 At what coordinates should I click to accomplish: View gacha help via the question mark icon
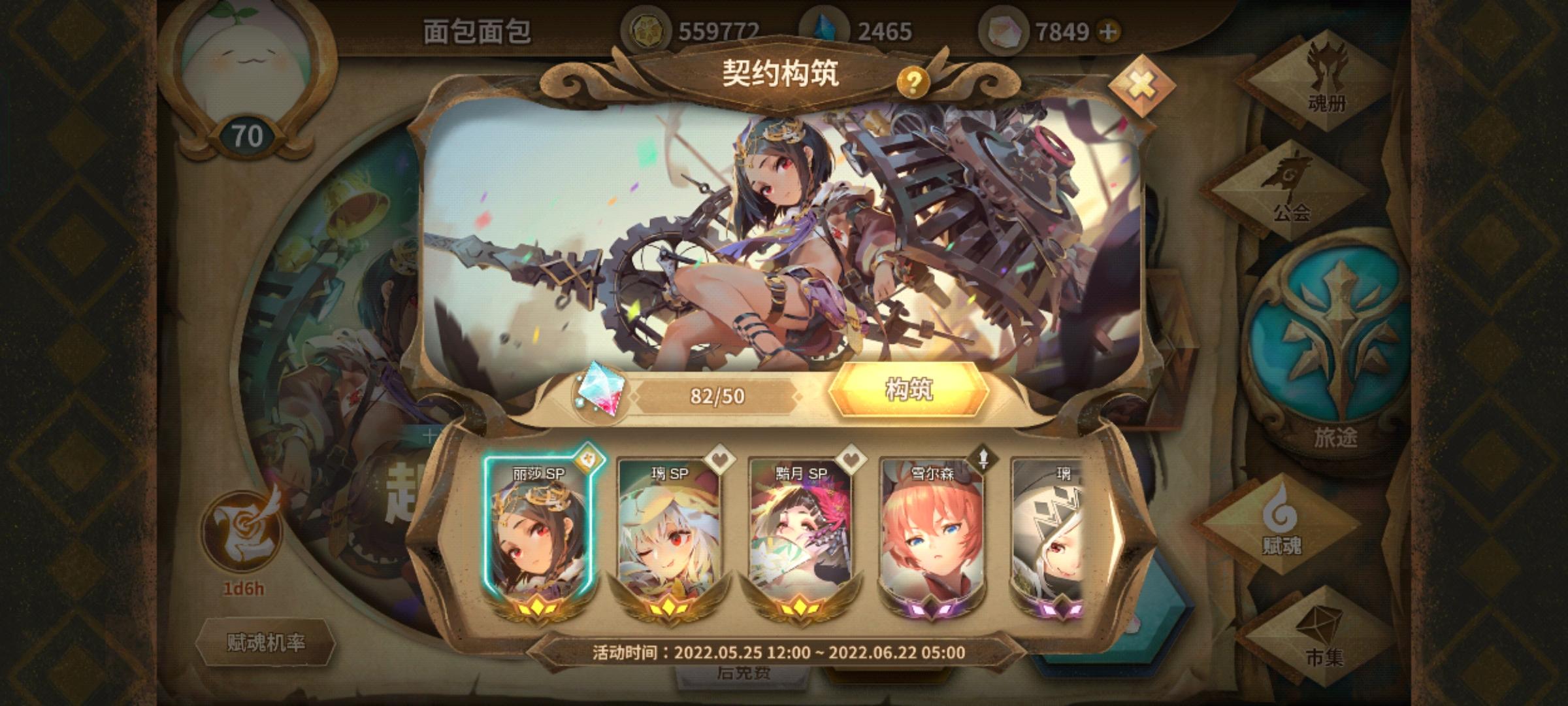[x=913, y=82]
